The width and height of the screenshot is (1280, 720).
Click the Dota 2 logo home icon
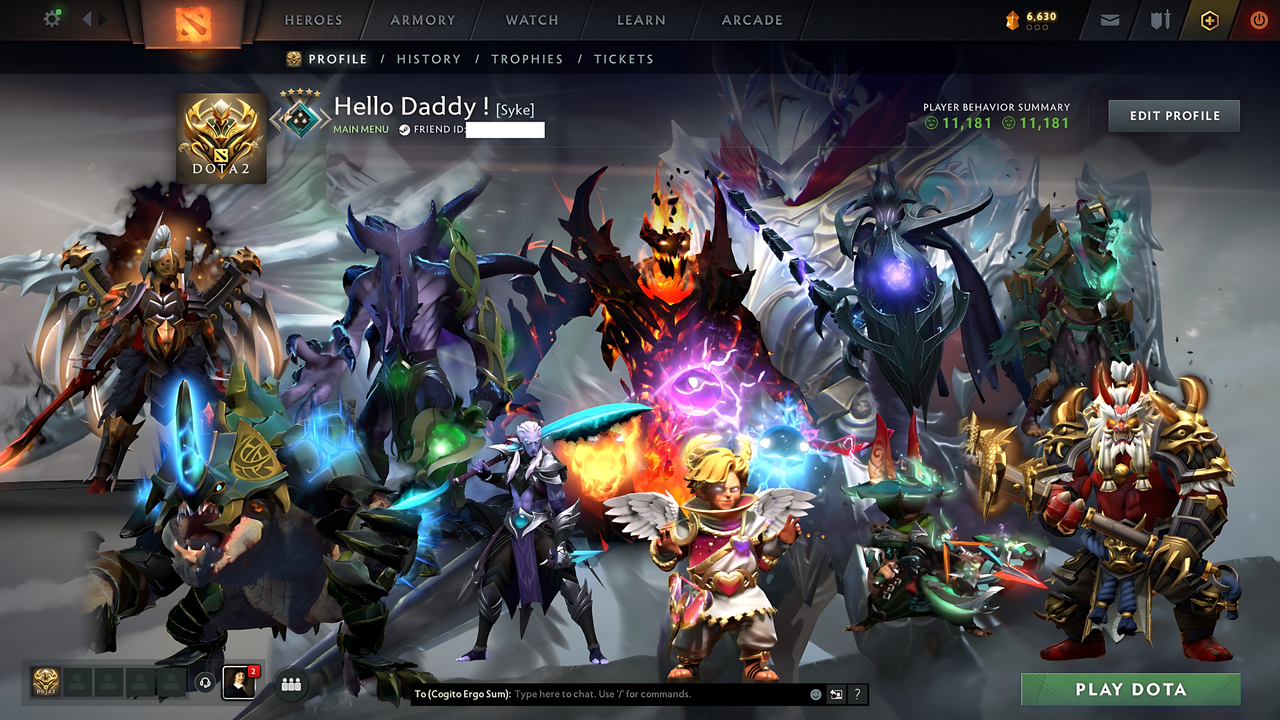pyautogui.click(x=193, y=24)
